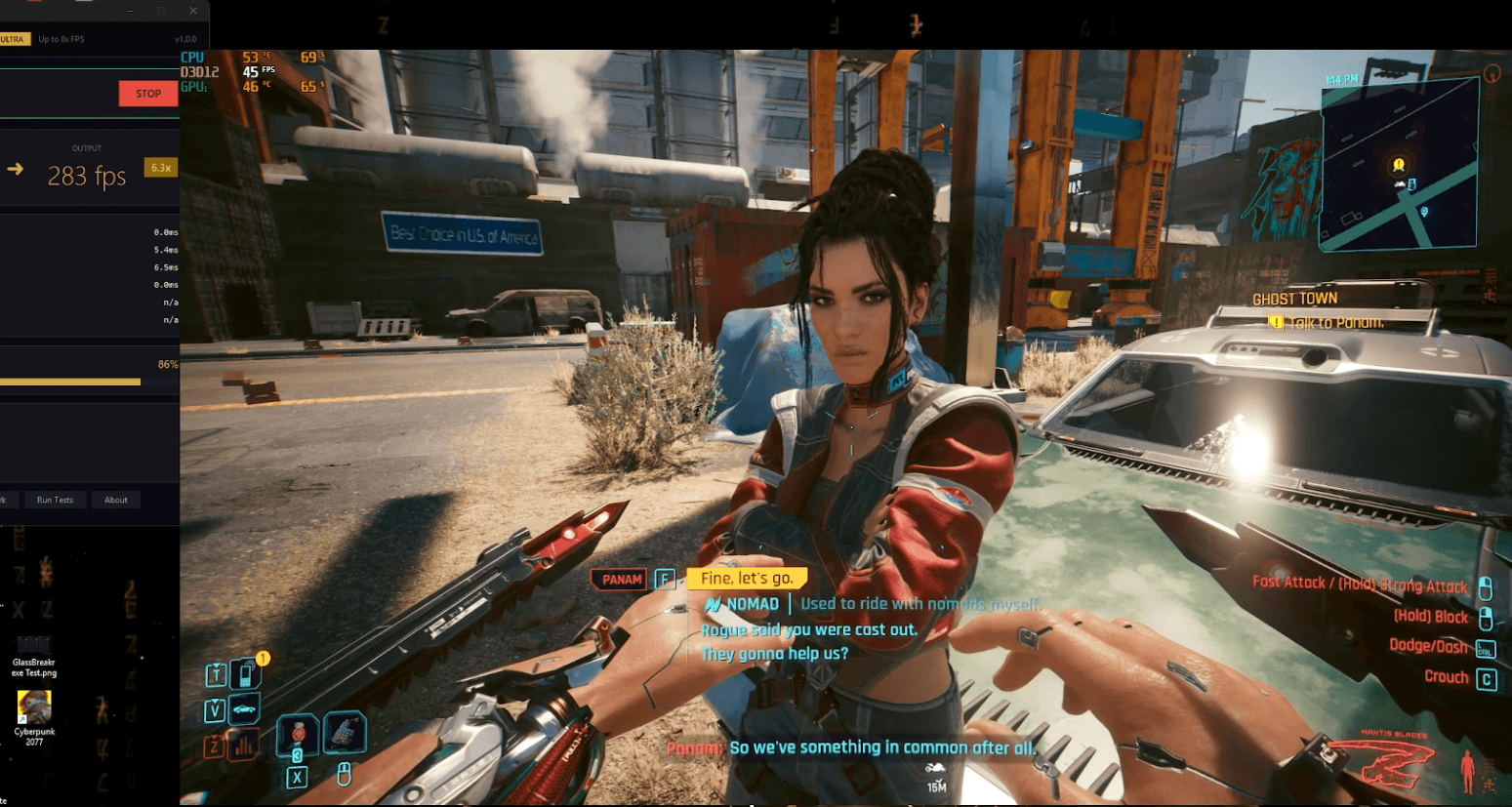
Task: Switch to the About tab
Action: click(x=115, y=499)
